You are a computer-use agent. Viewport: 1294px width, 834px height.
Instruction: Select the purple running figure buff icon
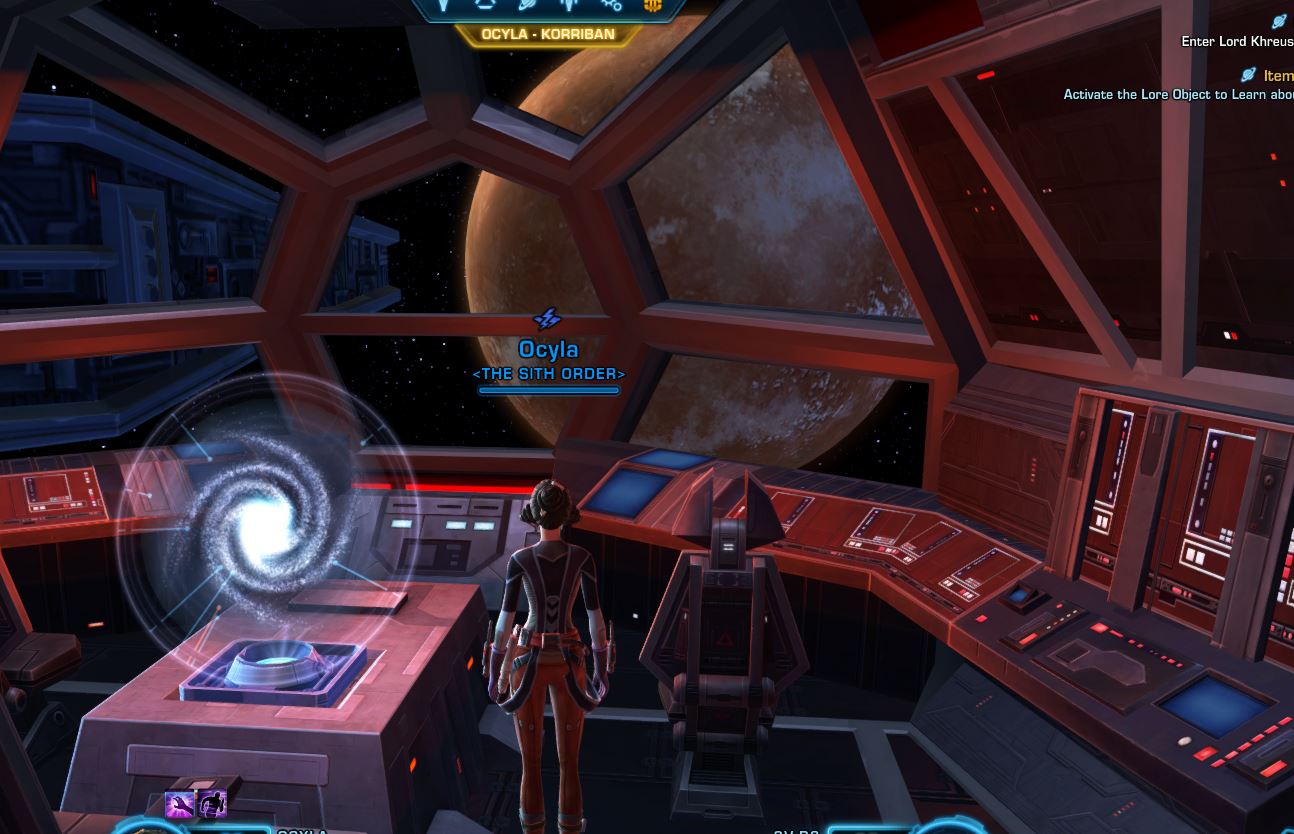point(212,804)
